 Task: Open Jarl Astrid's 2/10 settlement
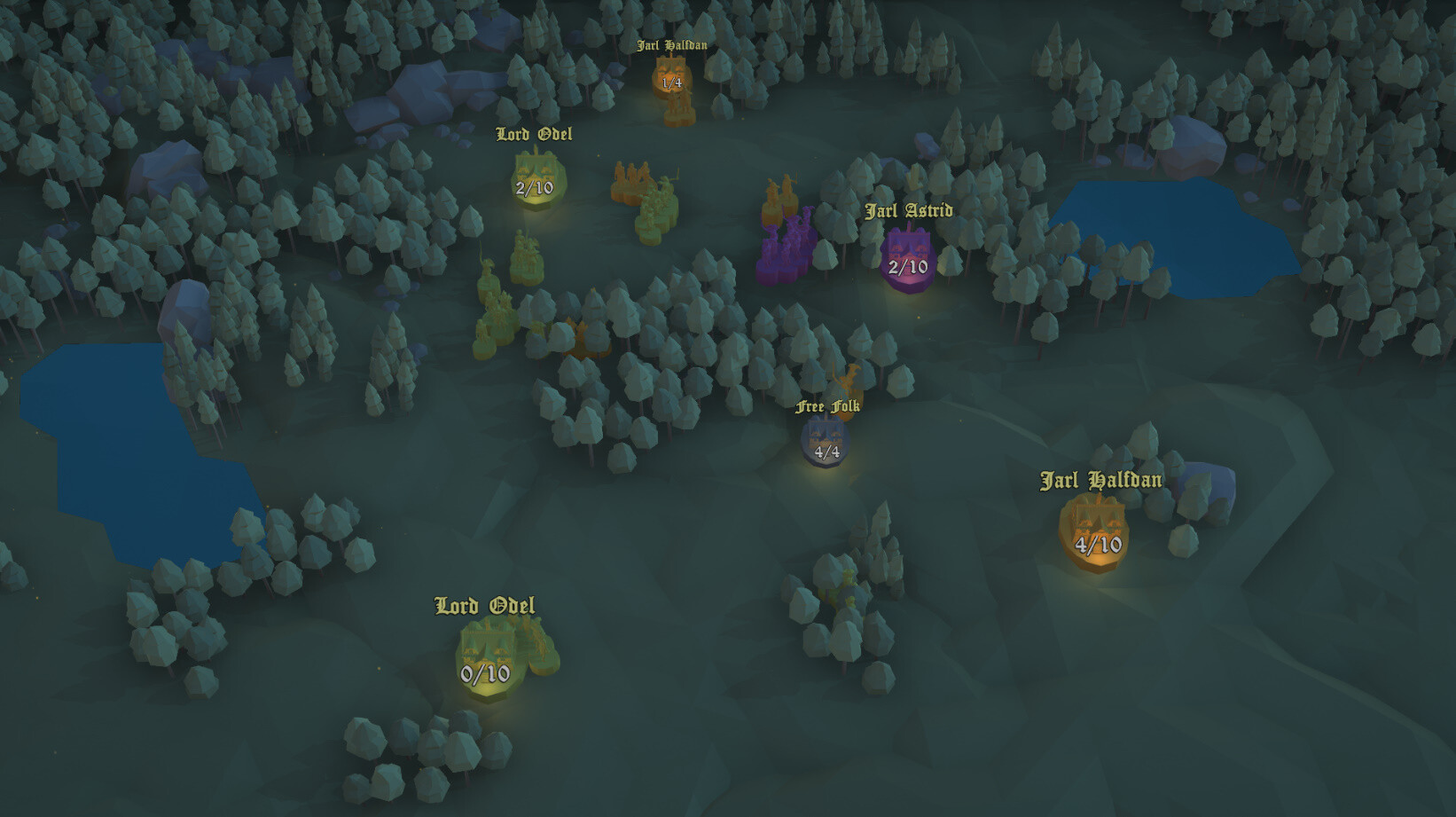tap(907, 257)
